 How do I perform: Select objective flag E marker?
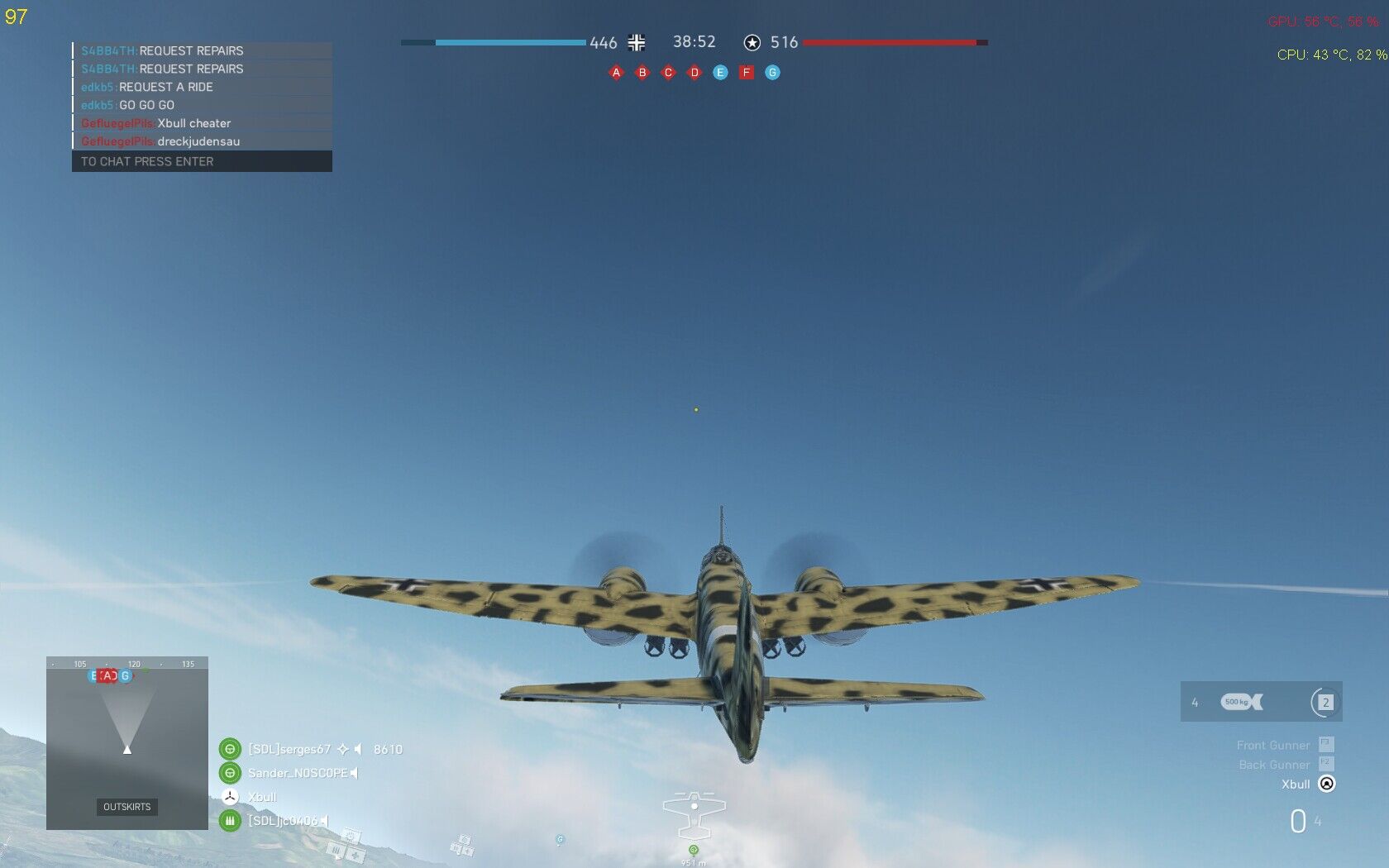[720, 73]
